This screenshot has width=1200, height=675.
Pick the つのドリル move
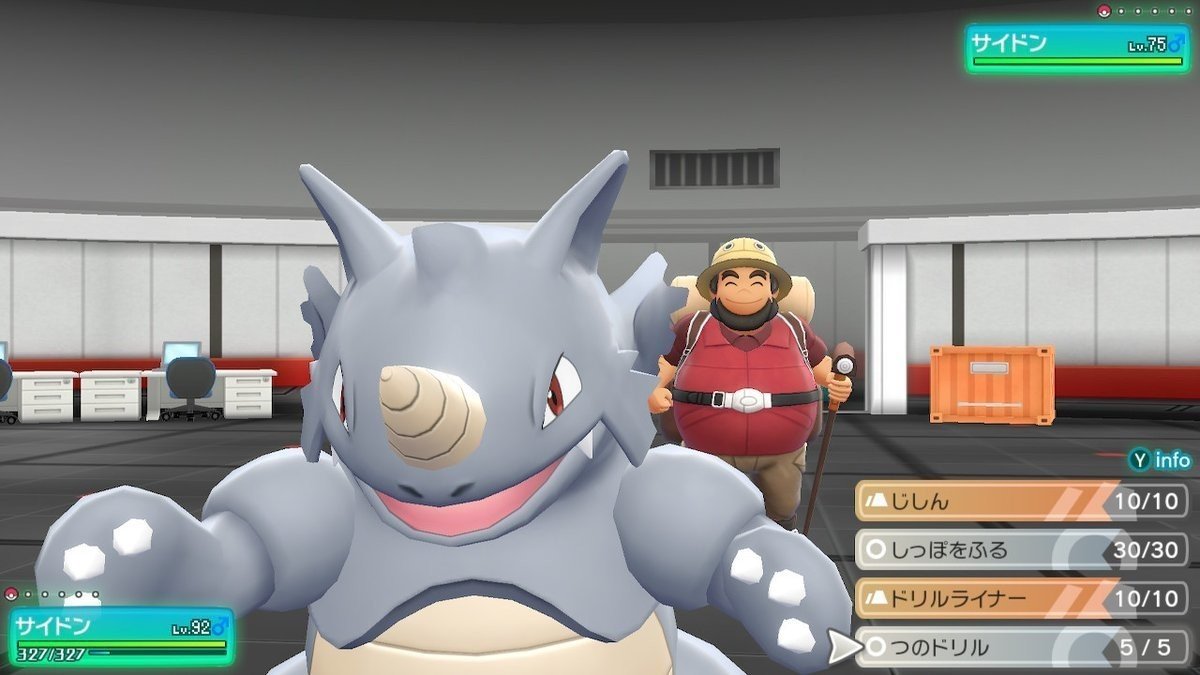(1020, 647)
